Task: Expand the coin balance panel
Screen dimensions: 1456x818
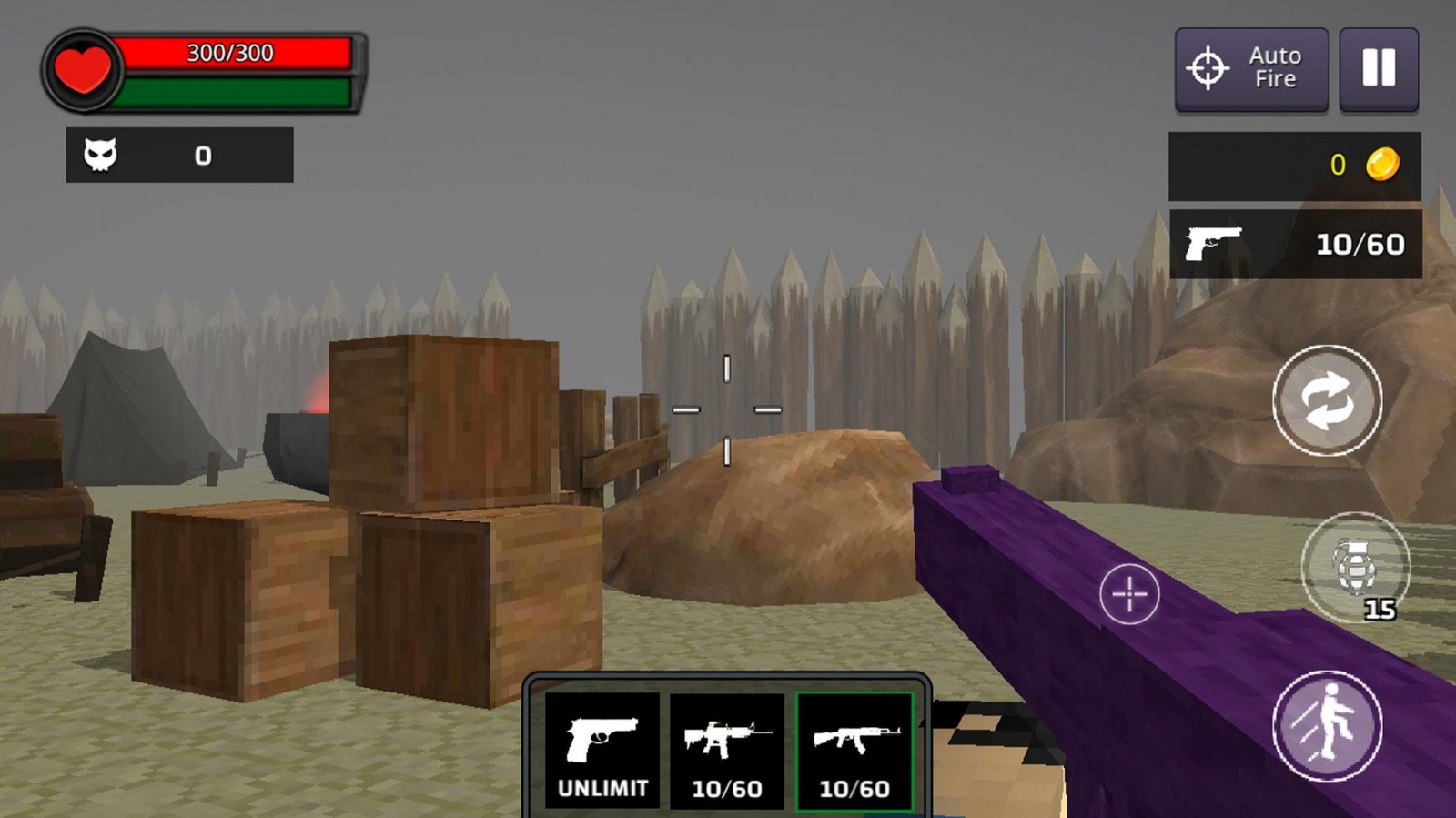Action: click(x=1295, y=165)
